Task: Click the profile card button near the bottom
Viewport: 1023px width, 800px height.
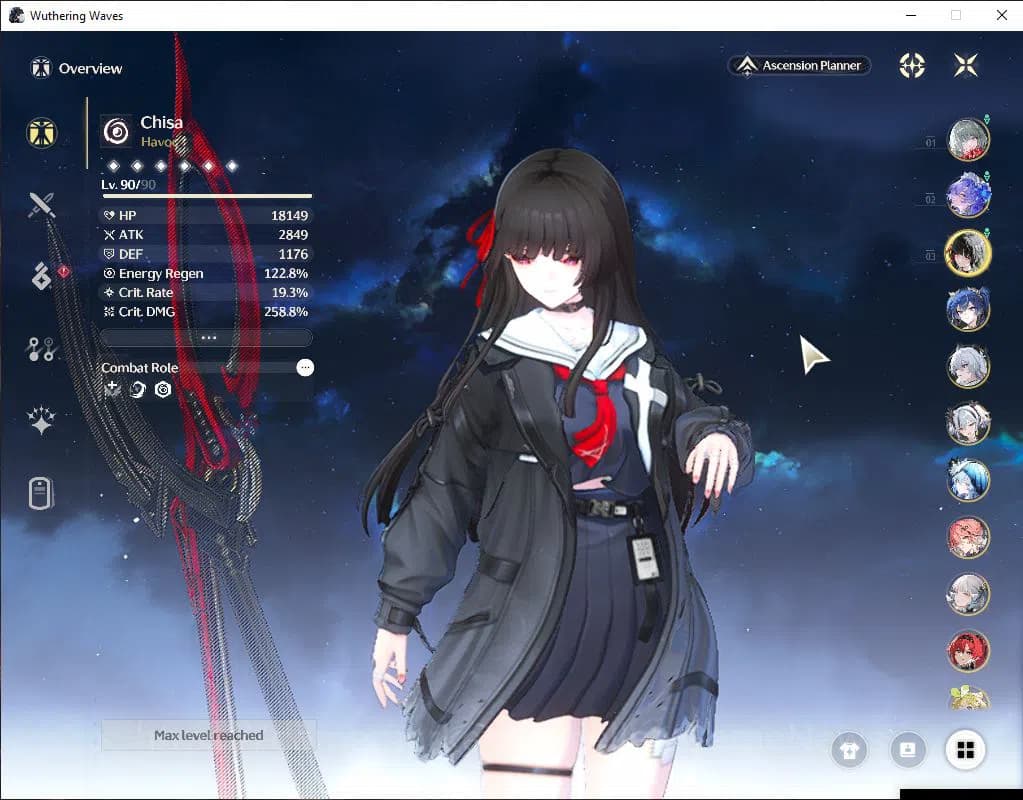Action: pyautogui.click(x=908, y=750)
